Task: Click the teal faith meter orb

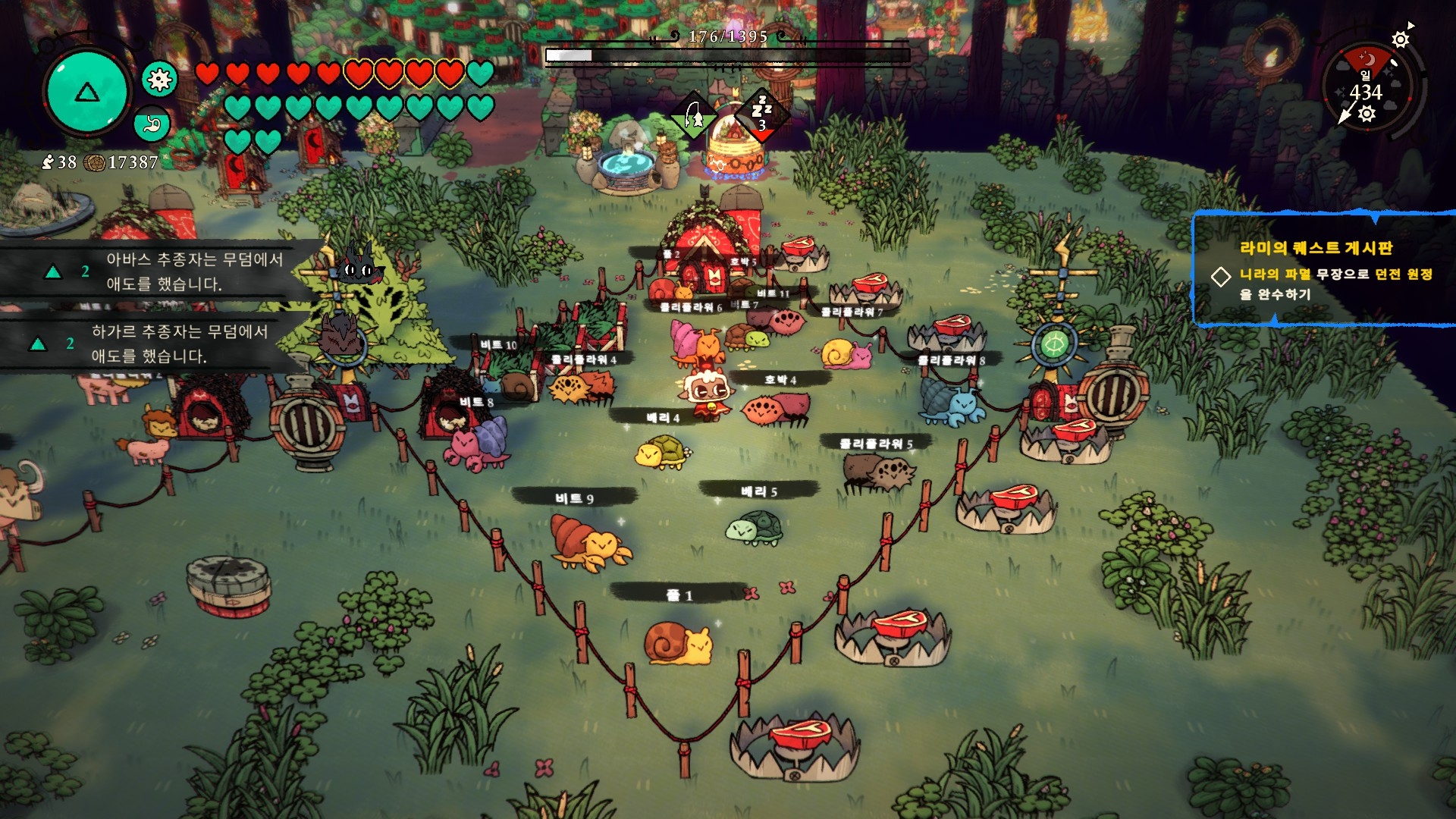Action: click(x=86, y=92)
